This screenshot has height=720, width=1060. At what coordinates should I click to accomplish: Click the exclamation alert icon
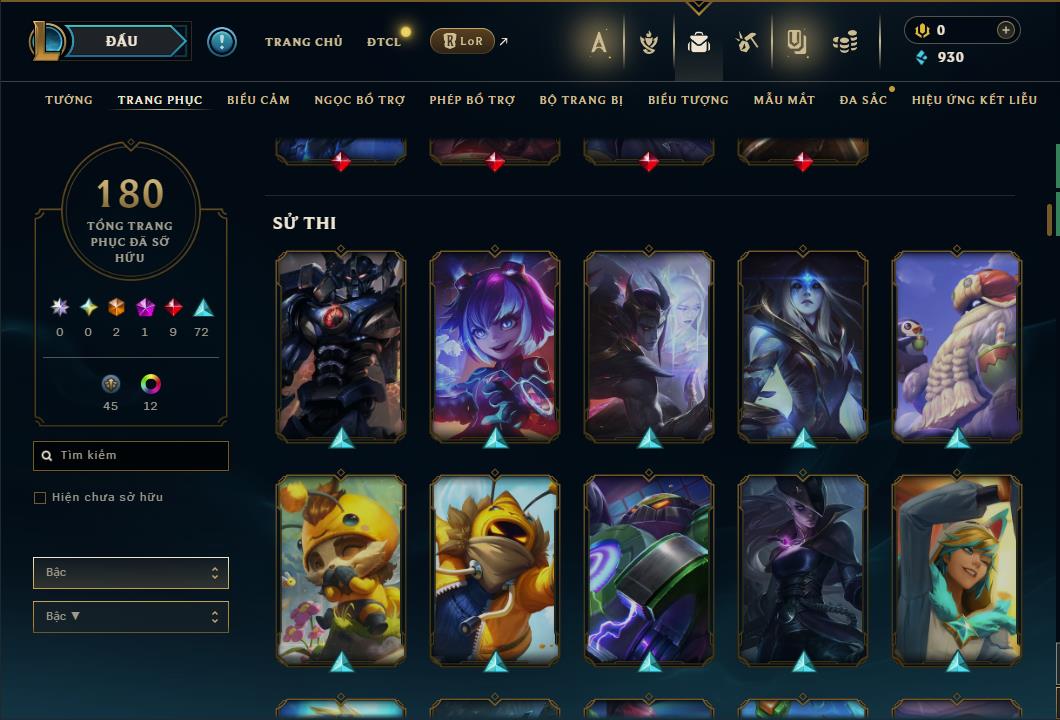(221, 41)
